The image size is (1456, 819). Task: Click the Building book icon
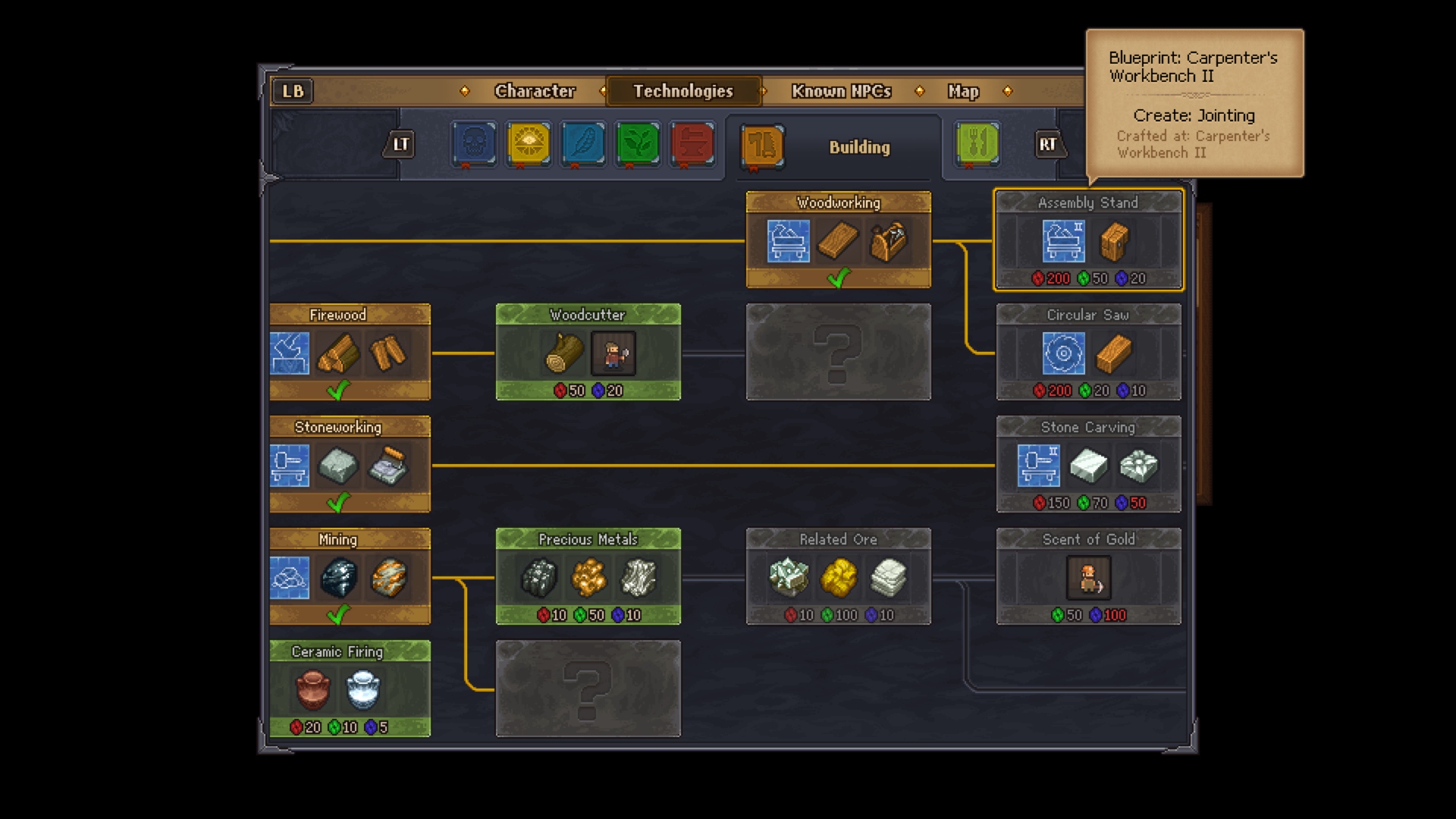[x=761, y=145]
